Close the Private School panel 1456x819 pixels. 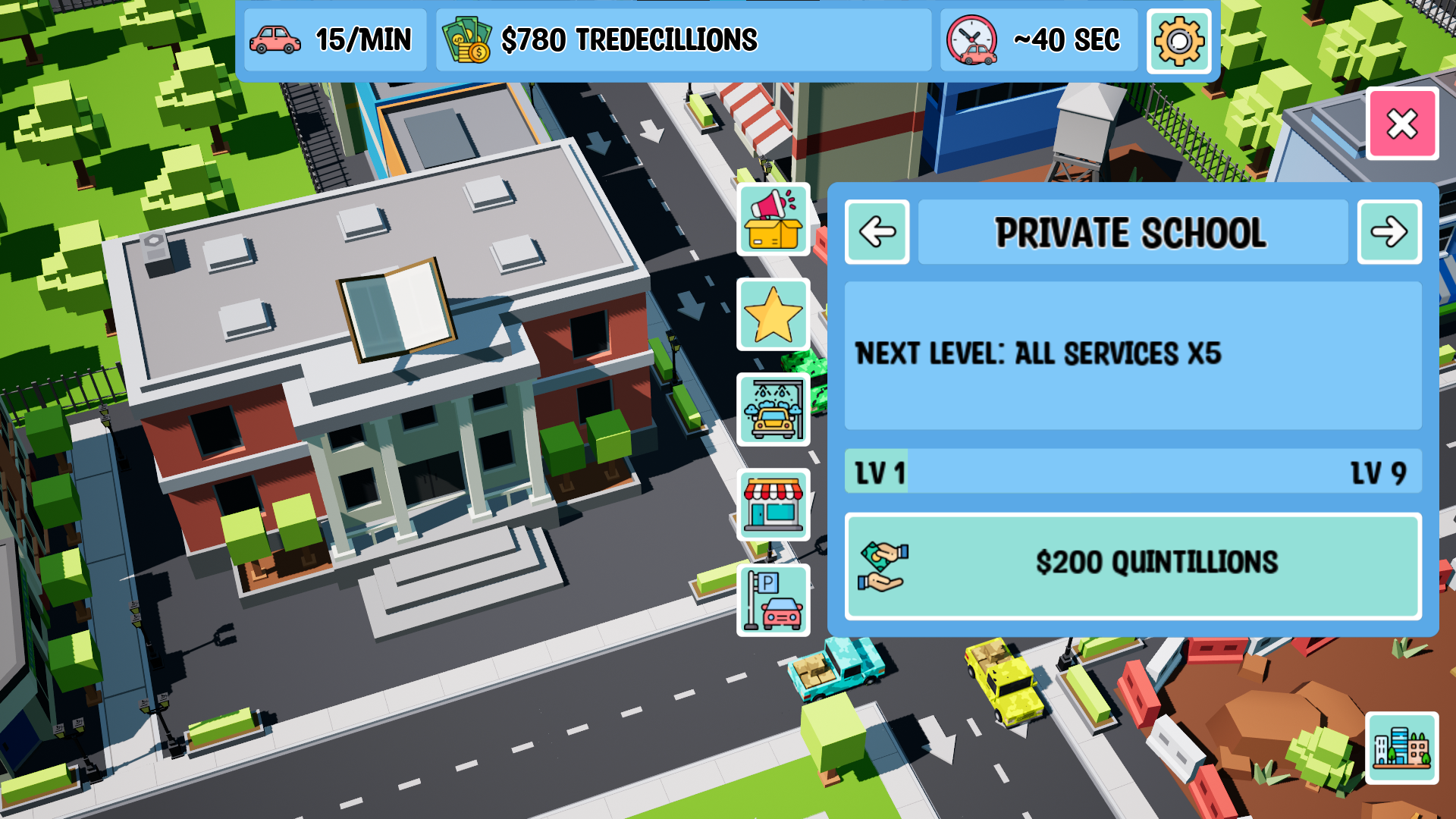click(x=1402, y=124)
